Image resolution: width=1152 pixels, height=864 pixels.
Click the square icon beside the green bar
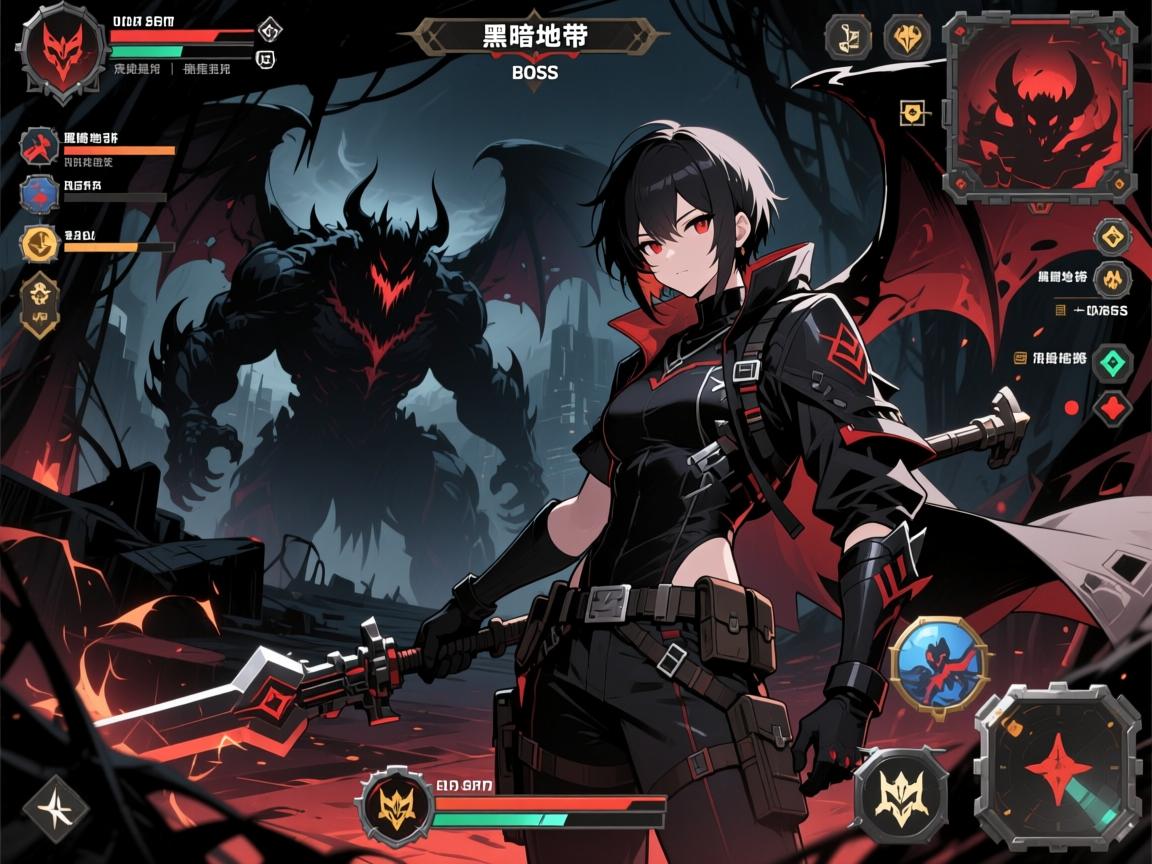[267, 60]
